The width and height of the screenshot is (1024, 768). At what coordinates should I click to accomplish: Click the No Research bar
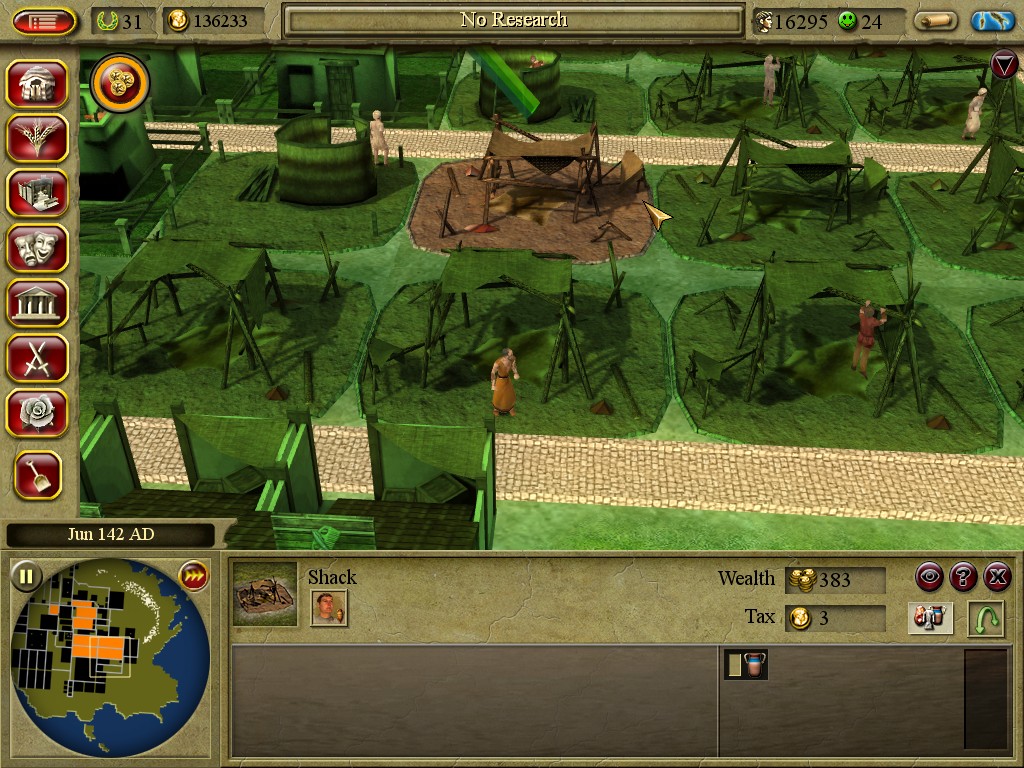(x=514, y=20)
